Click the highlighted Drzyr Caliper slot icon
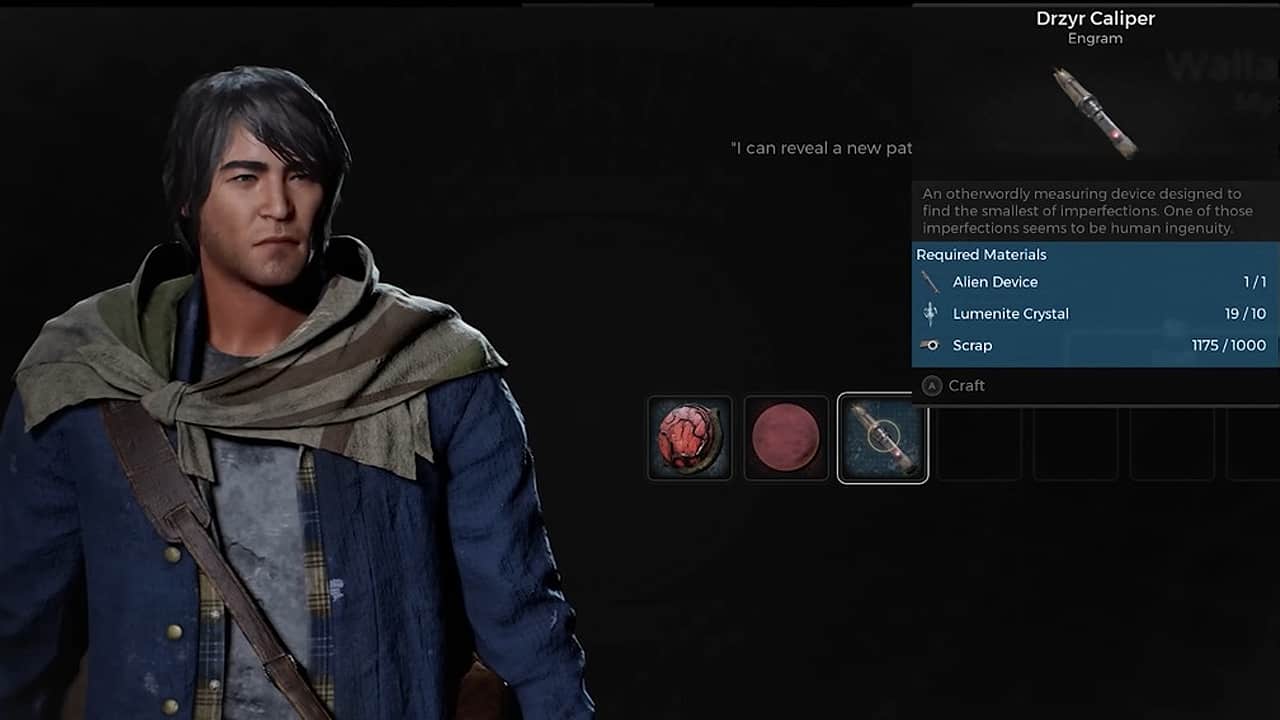 (x=882, y=439)
